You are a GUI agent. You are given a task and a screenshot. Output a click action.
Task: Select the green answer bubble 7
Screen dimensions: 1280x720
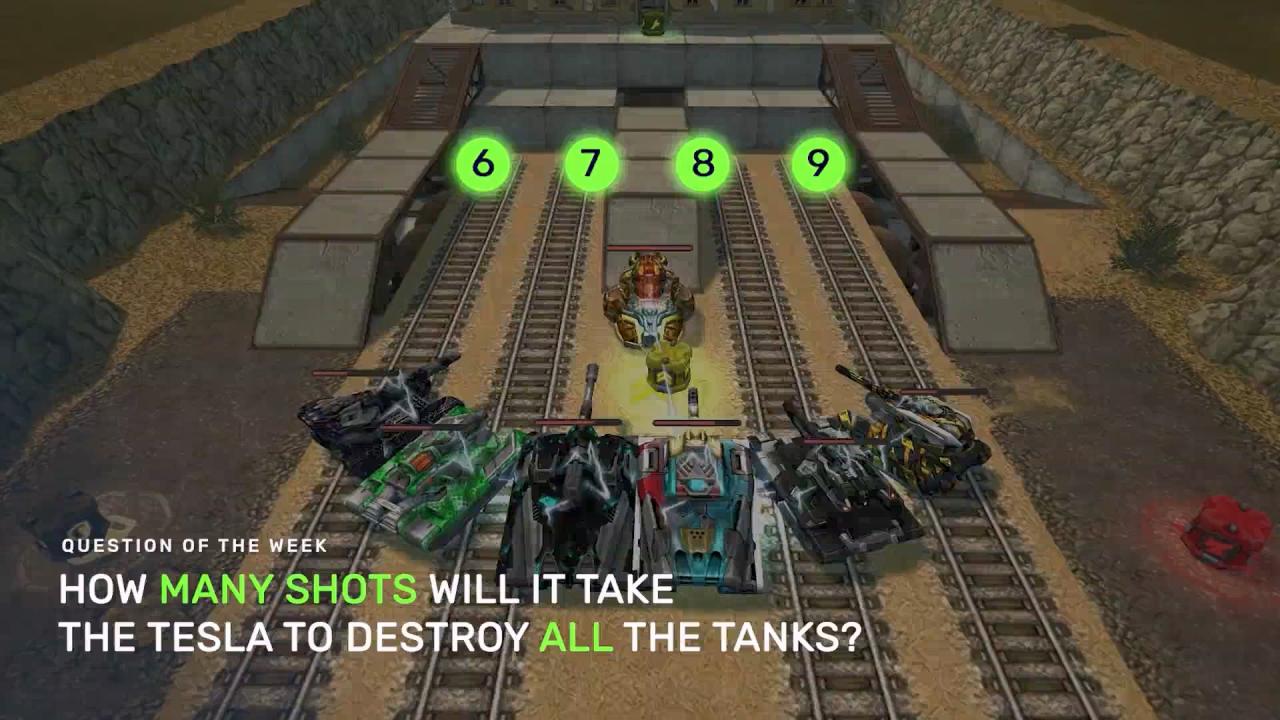[591, 163]
